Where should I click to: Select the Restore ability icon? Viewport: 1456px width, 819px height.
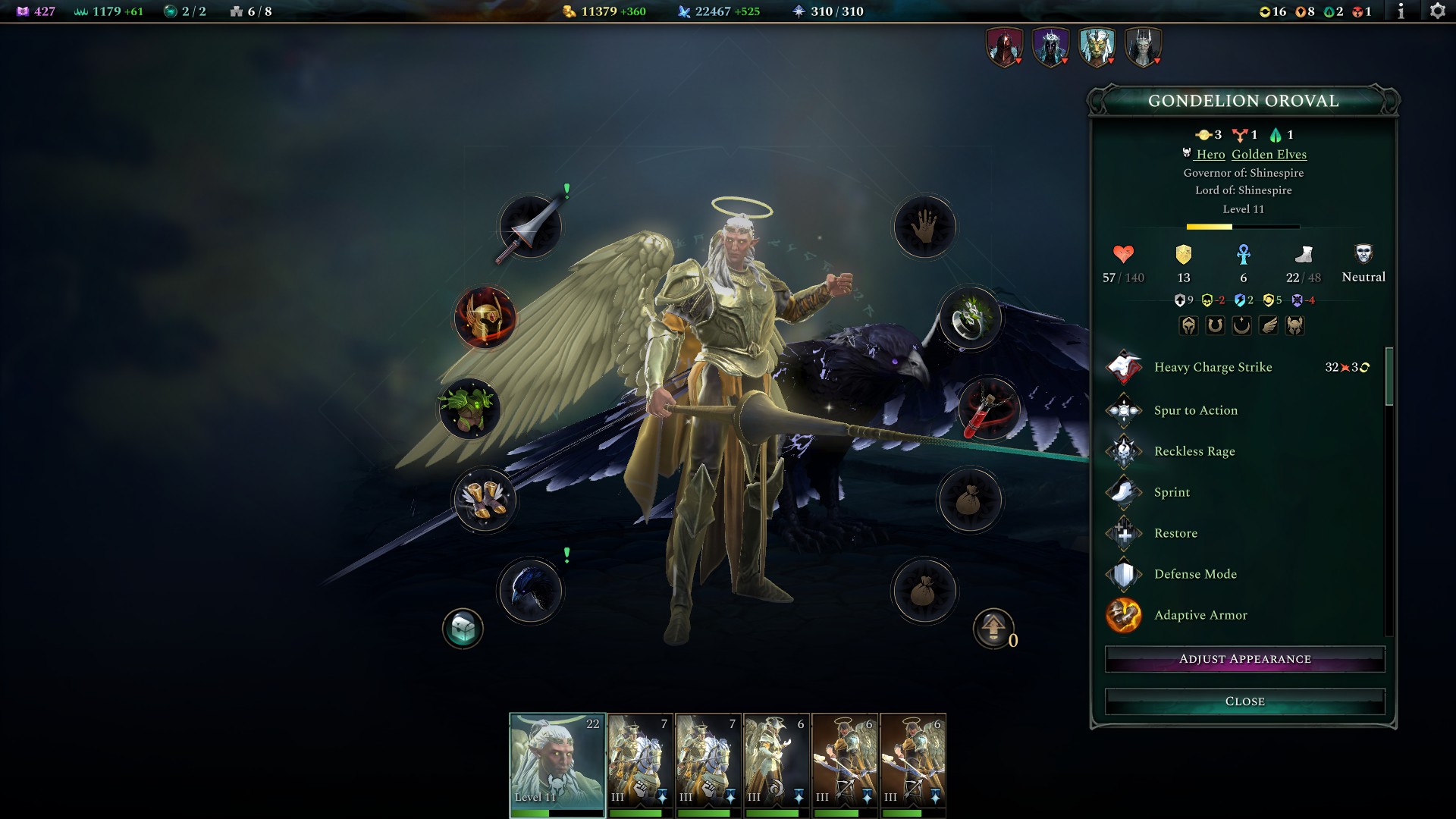1125,533
